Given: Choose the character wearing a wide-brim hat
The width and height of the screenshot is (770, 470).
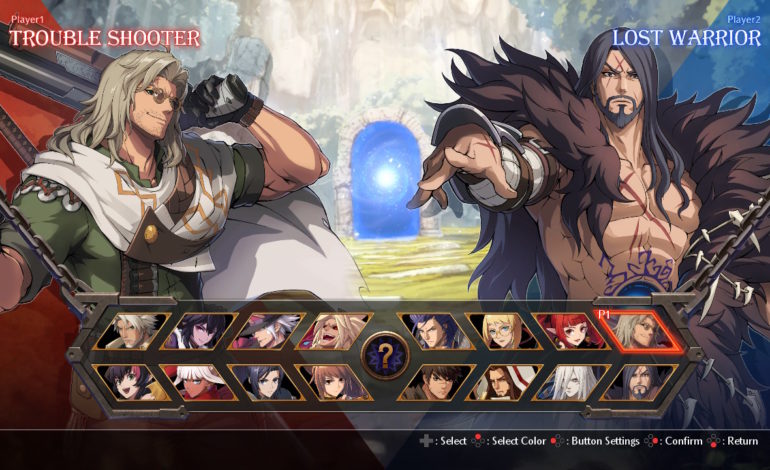Looking at the screenshot, I should [264, 331].
